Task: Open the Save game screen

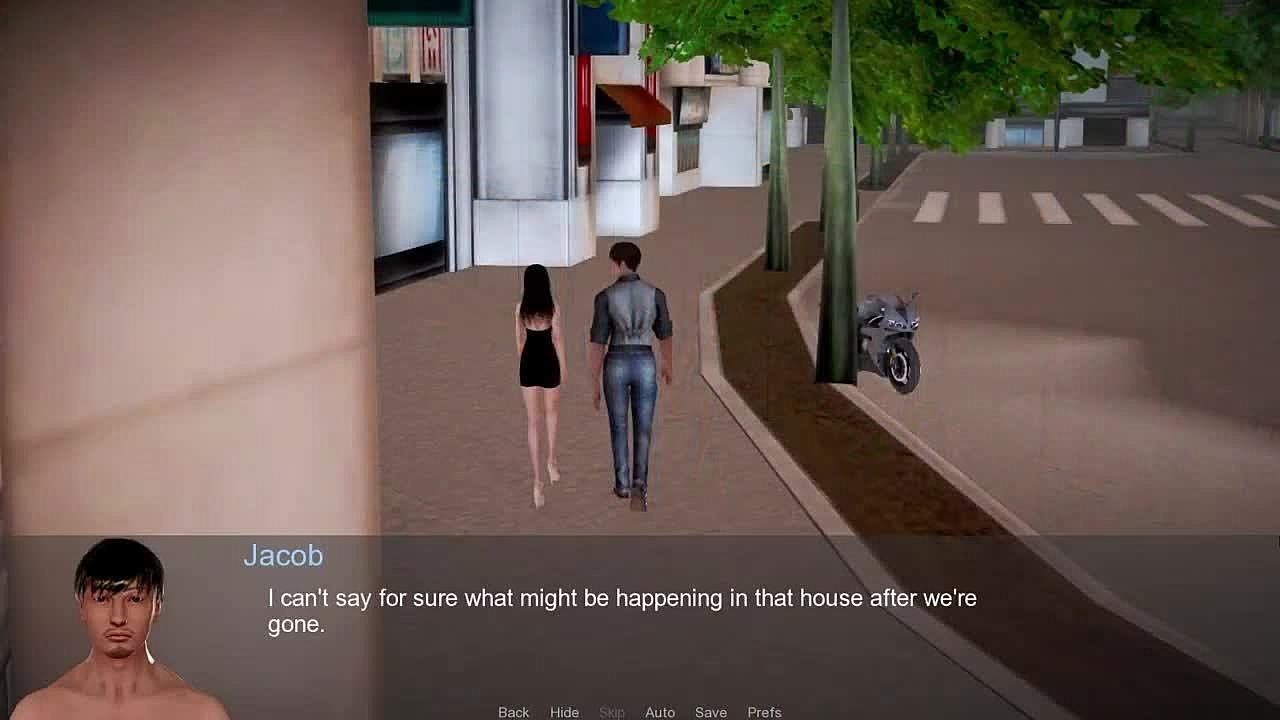Action: [711, 712]
